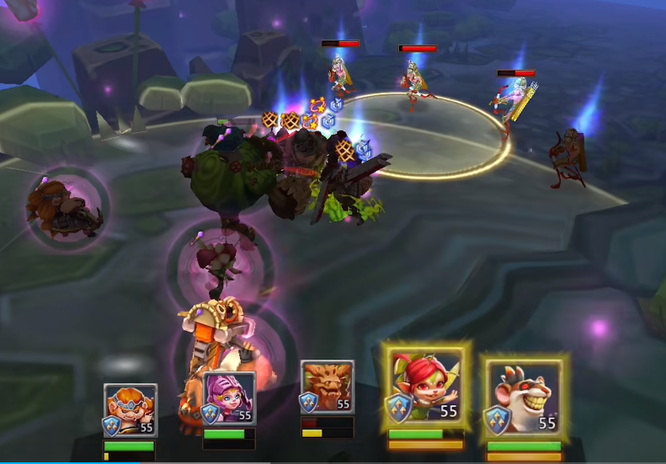Screen dimensions: 666x464
Task: Select the brown tree-faced hero portrait
Action: point(327,388)
